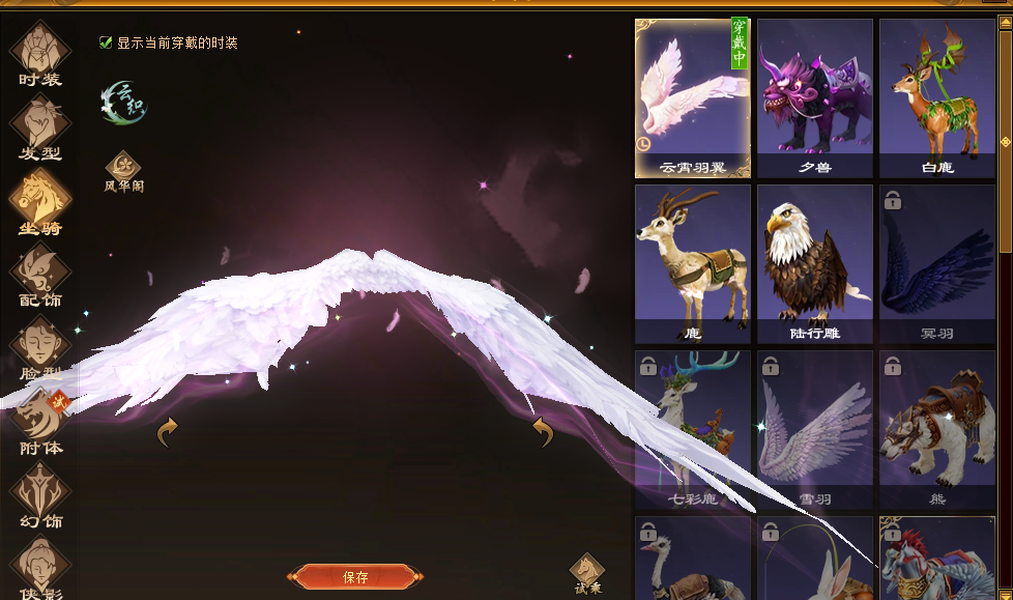Rotate the wing preview with the right arrow
Viewport: 1013px width, 600px height.
(543, 433)
